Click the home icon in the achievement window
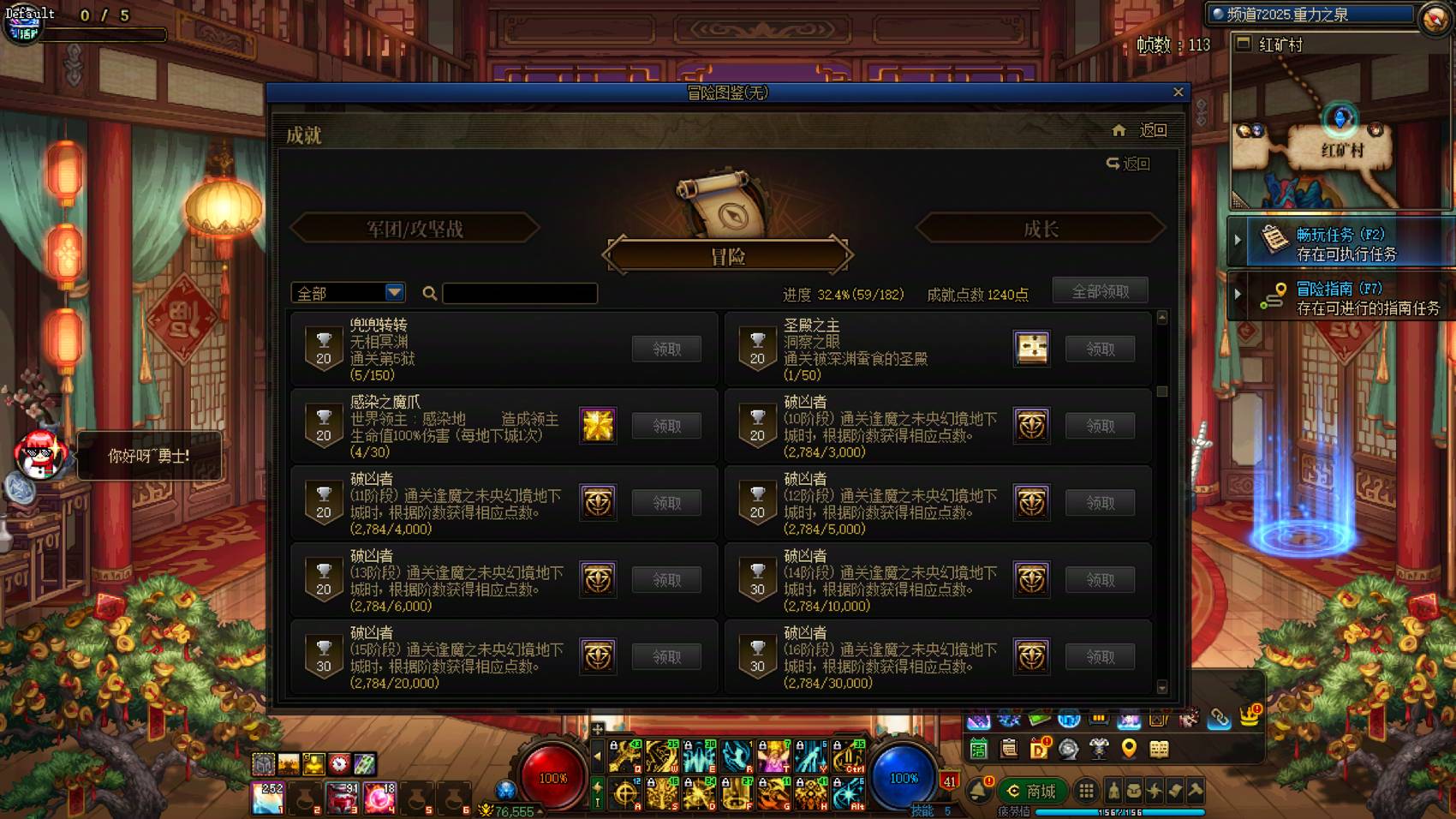 click(1119, 130)
